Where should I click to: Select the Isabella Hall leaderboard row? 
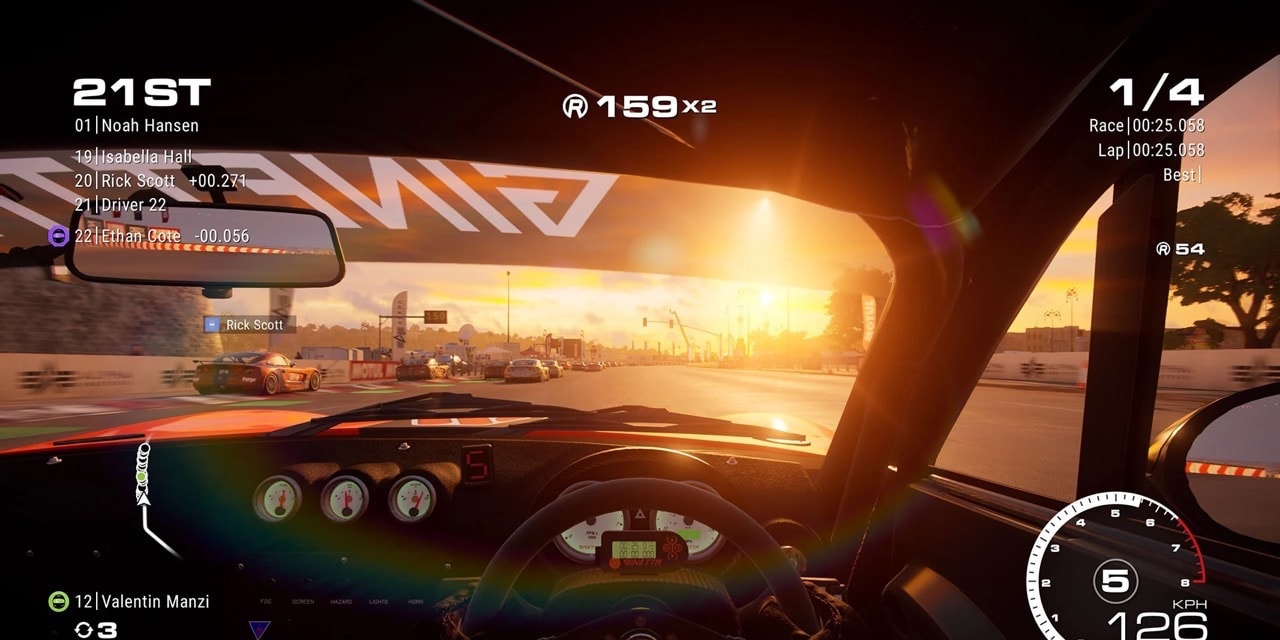[x=134, y=157]
